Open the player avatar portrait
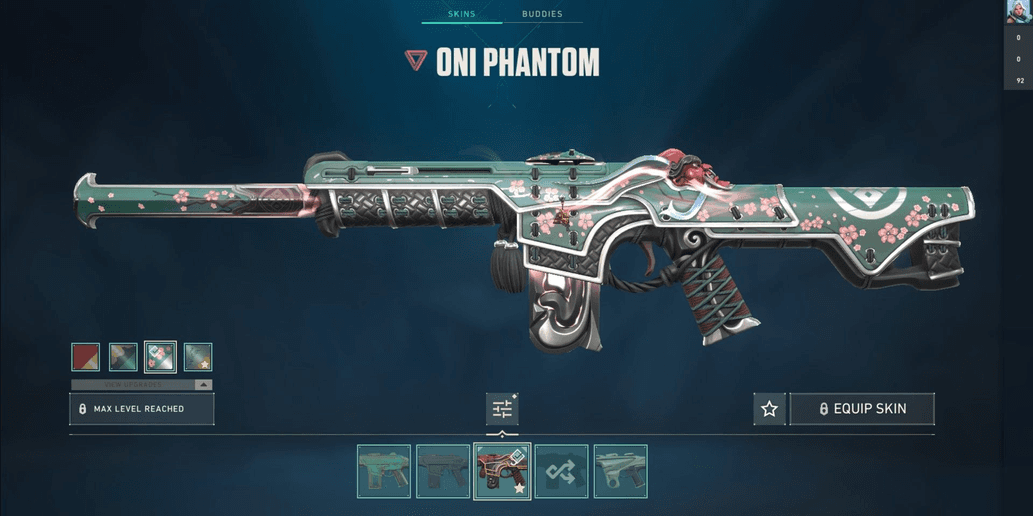 click(1019, 12)
